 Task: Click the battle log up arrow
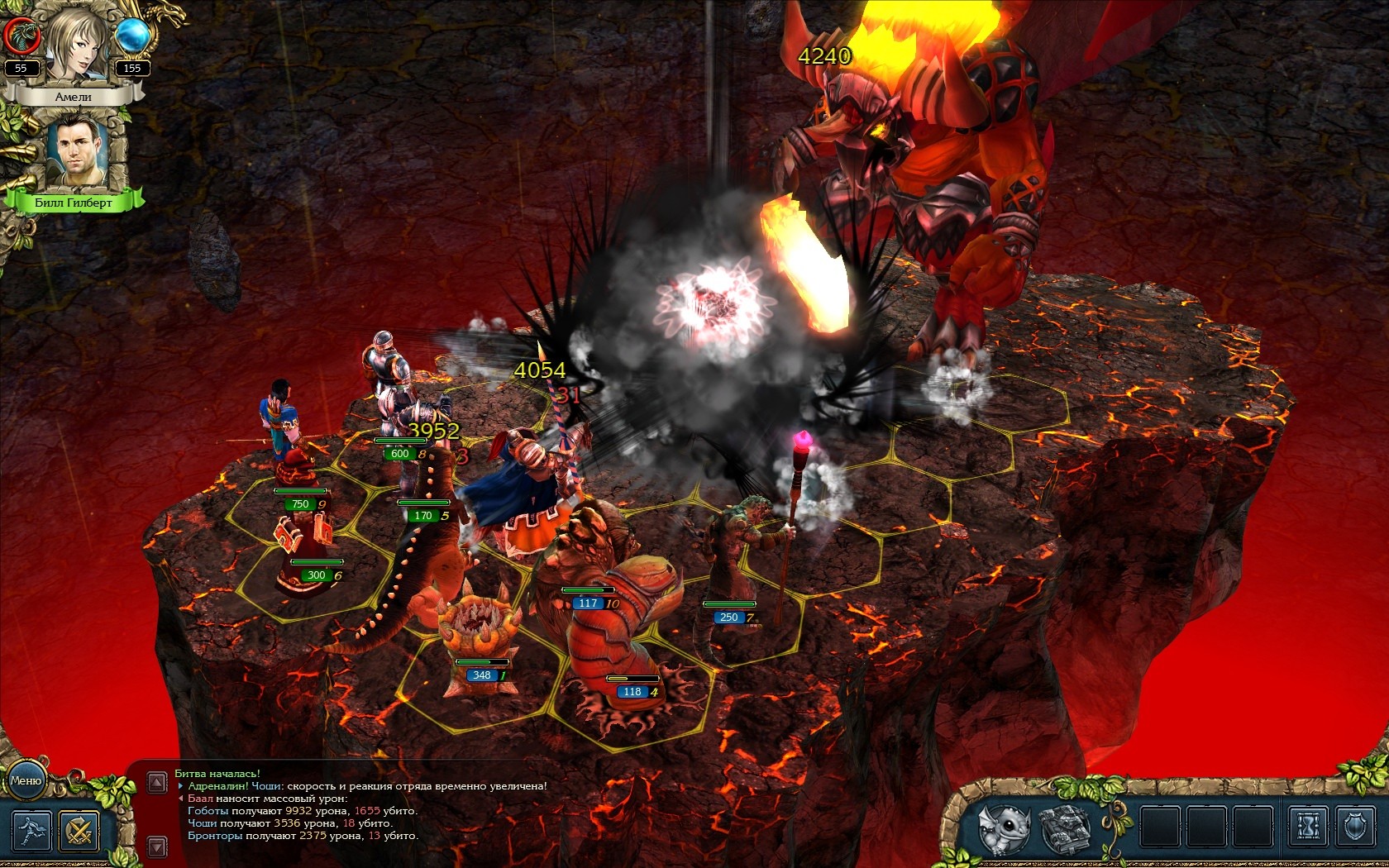[157, 782]
